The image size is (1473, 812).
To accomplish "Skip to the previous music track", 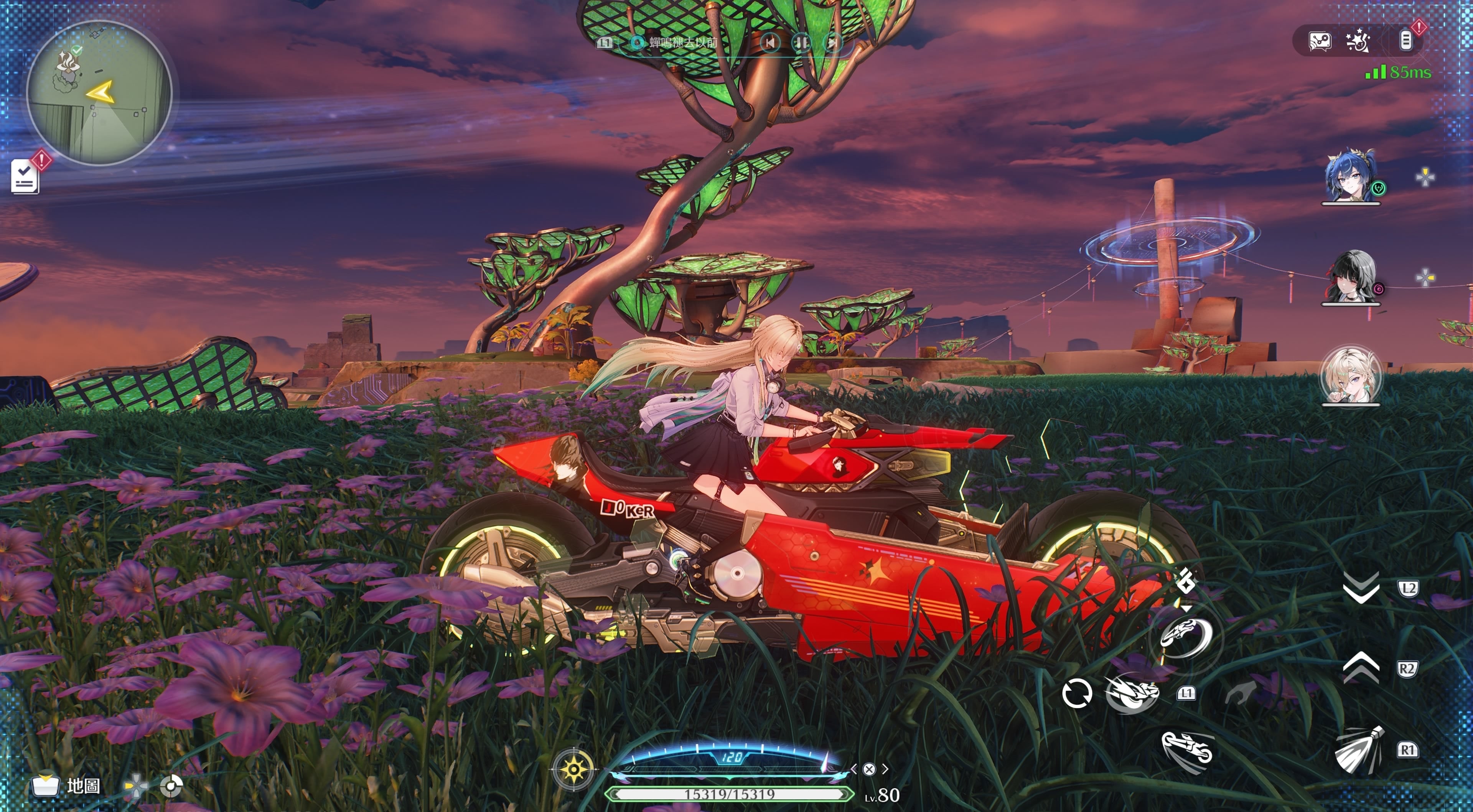I will pos(770,42).
